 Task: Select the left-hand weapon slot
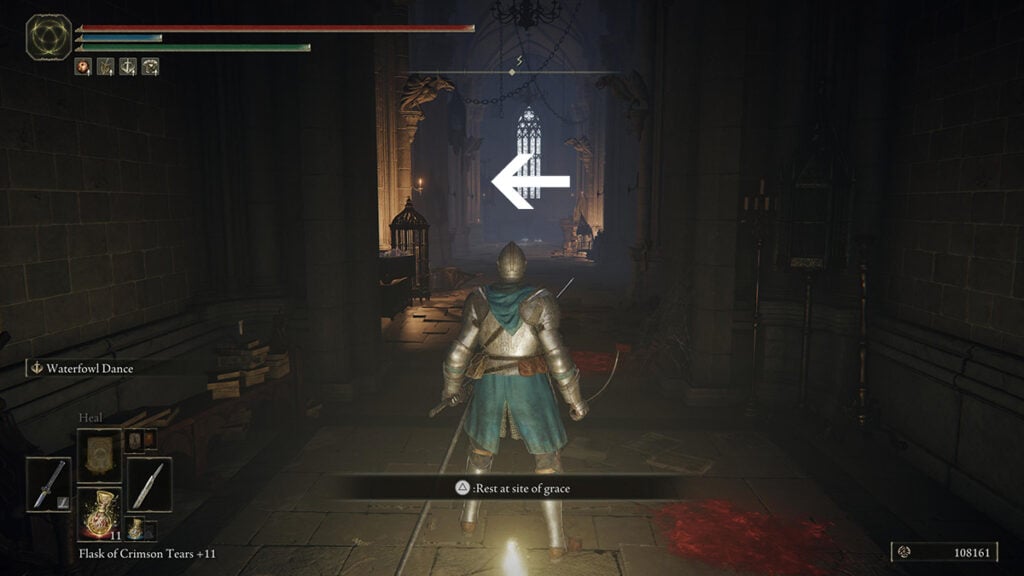(x=48, y=485)
